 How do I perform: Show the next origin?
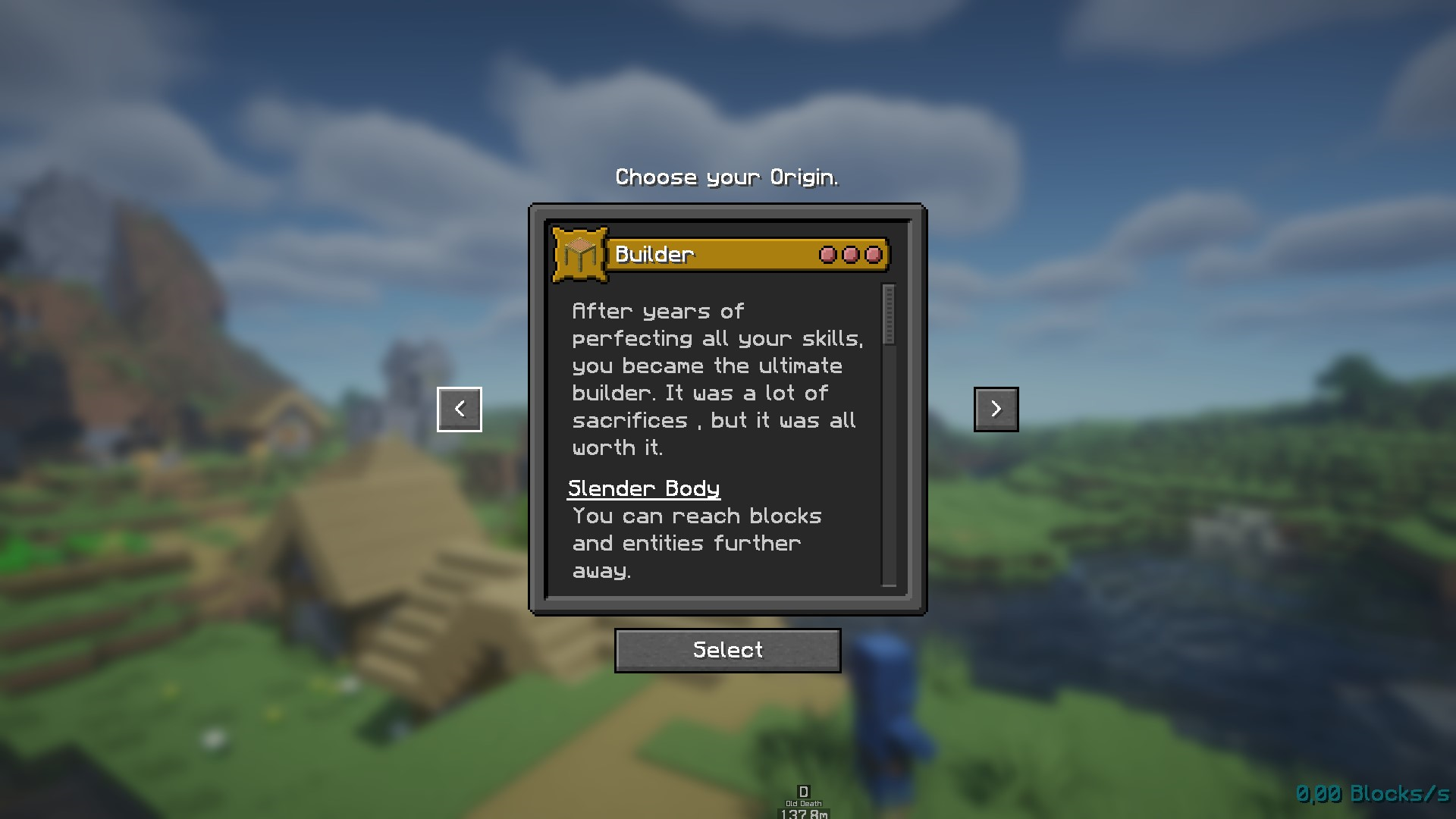(x=996, y=409)
